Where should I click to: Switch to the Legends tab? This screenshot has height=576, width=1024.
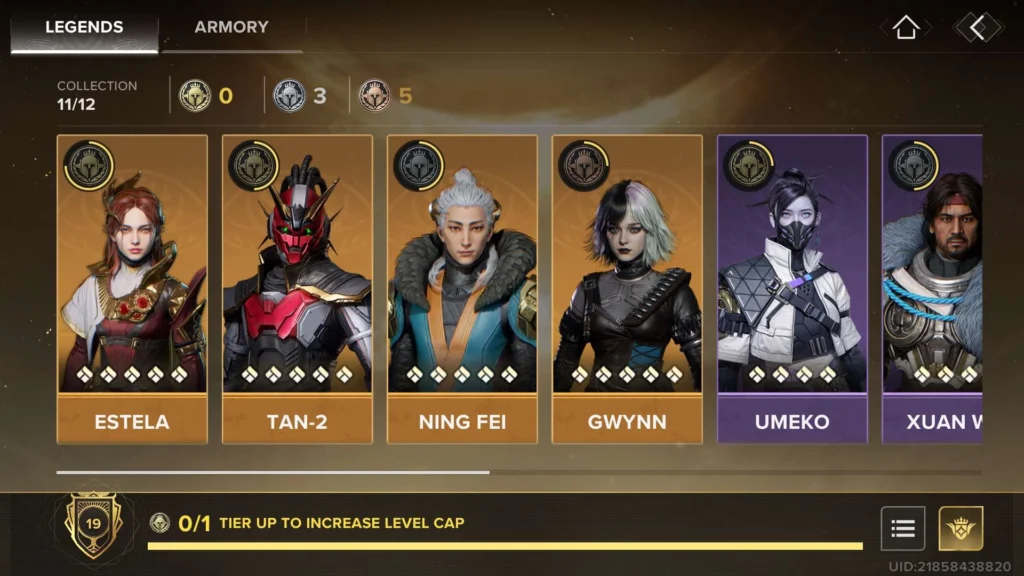pos(83,27)
